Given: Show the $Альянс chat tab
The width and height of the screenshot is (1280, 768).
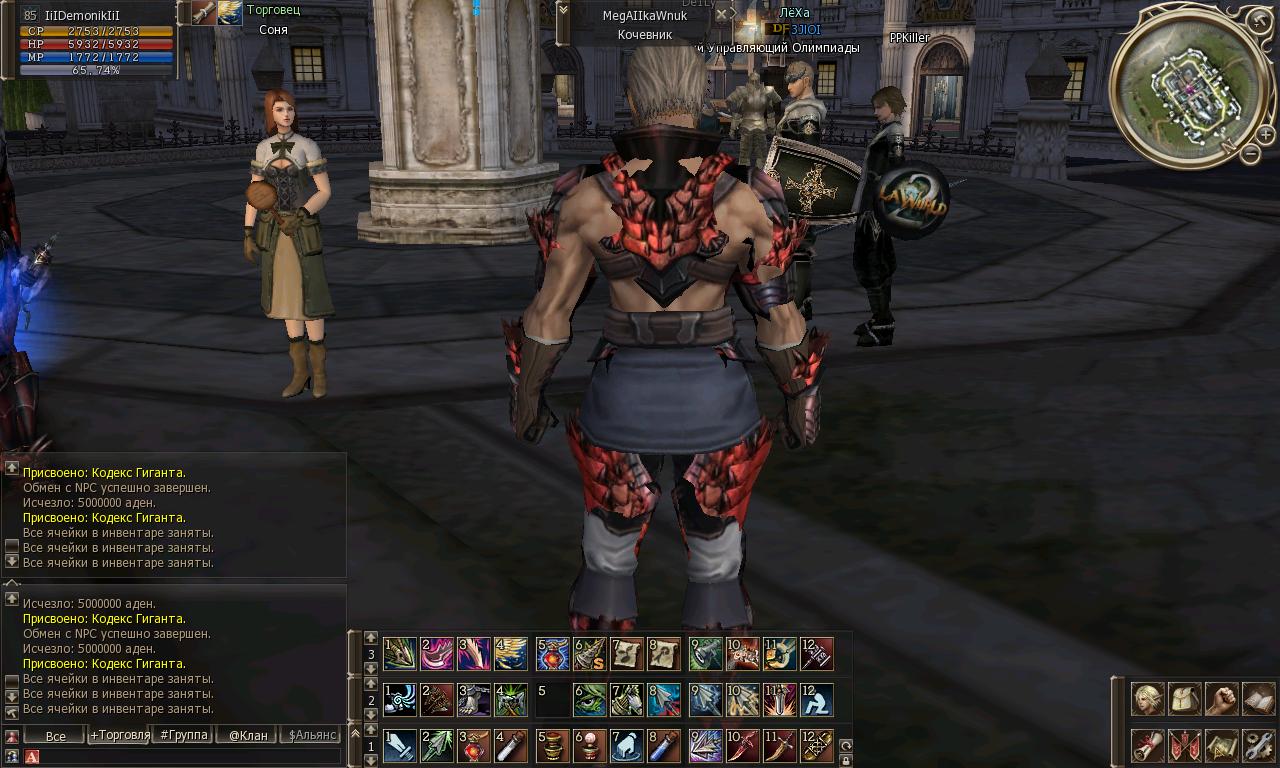Looking at the screenshot, I should [x=311, y=735].
